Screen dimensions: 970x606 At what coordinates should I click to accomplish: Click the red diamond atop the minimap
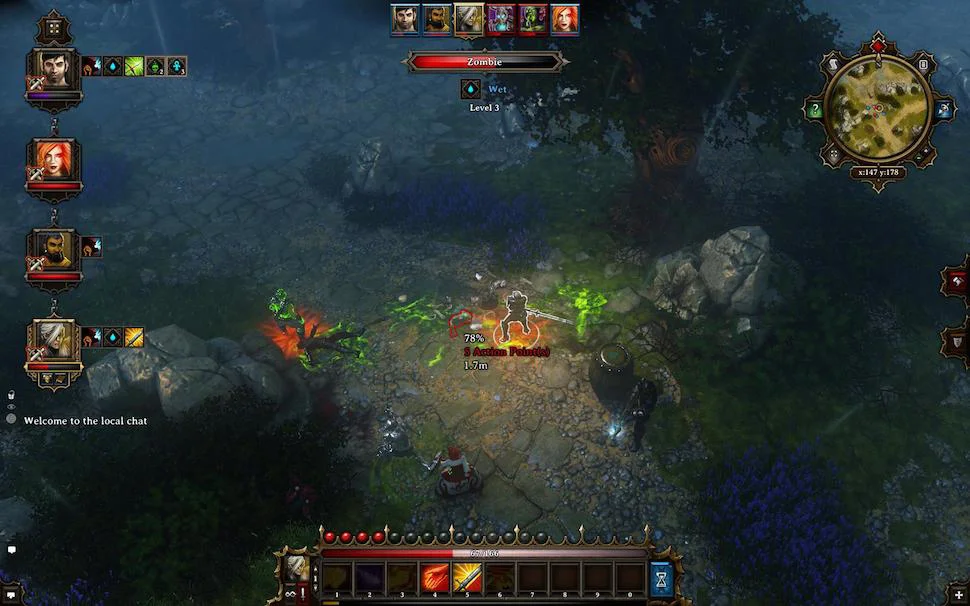879,46
